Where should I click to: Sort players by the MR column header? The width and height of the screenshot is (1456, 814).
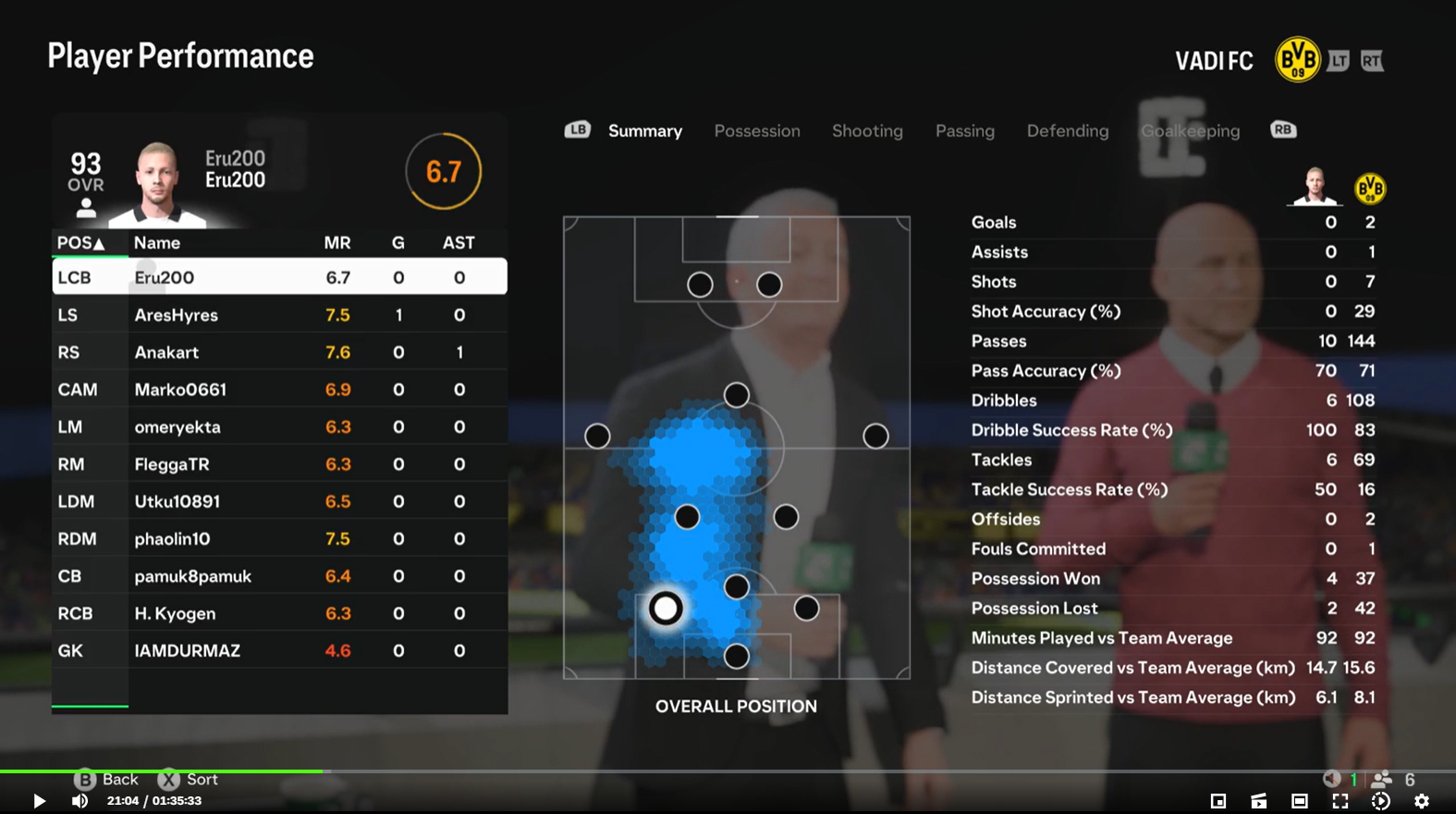(x=336, y=243)
